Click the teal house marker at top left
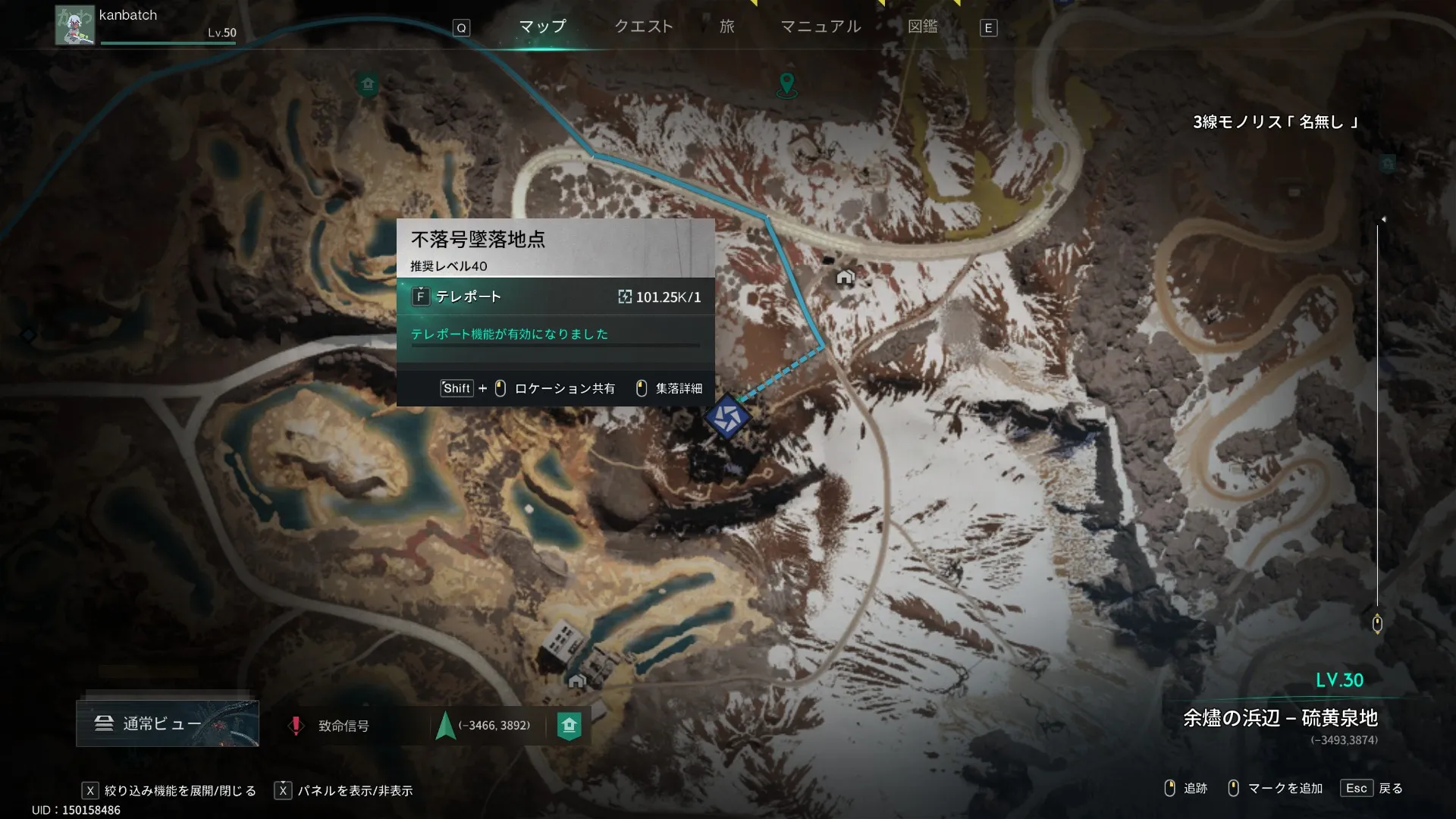This screenshot has width=1456, height=819. point(368,83)
